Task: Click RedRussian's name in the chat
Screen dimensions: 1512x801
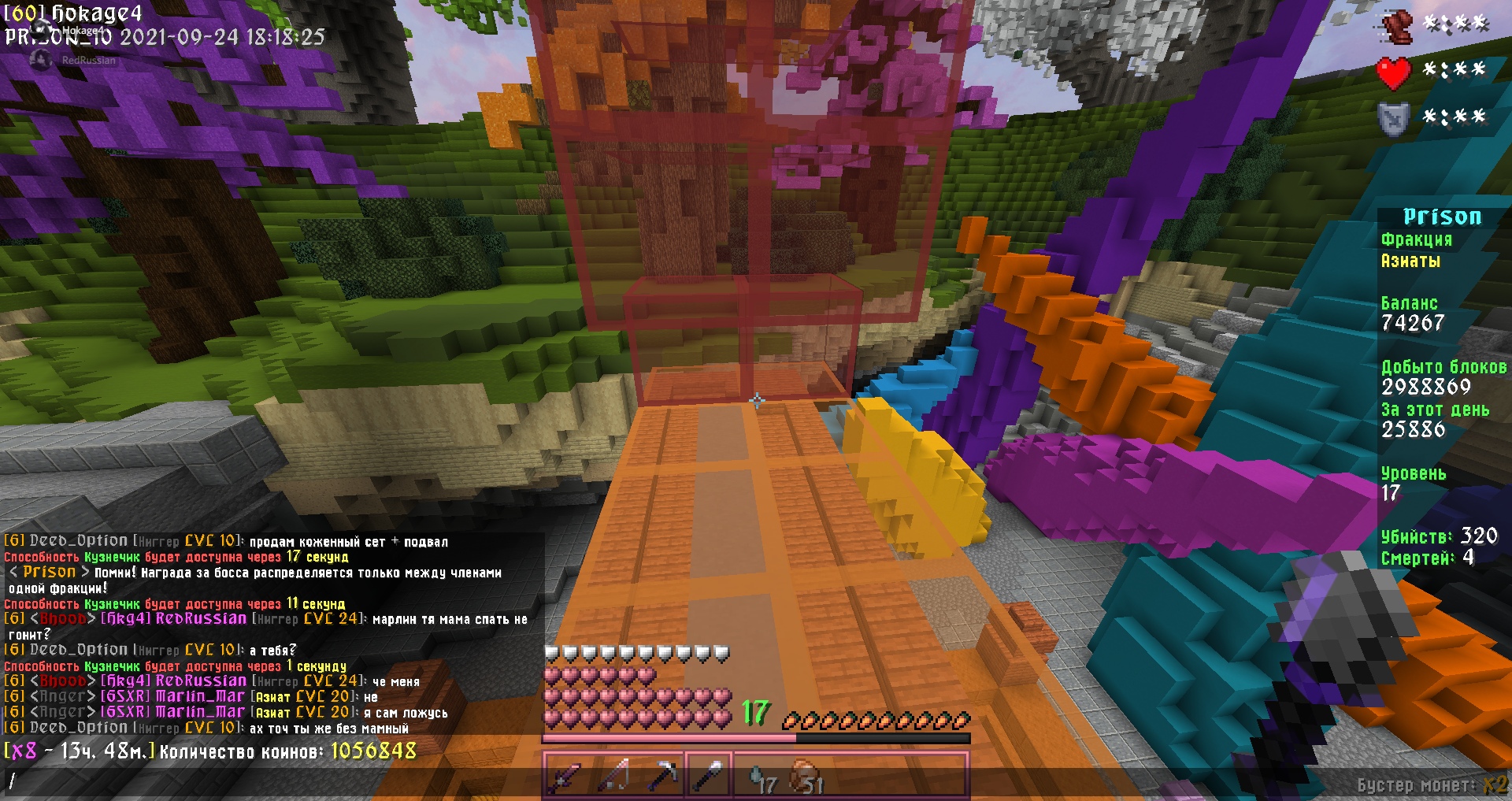Action: pos(201,618)
